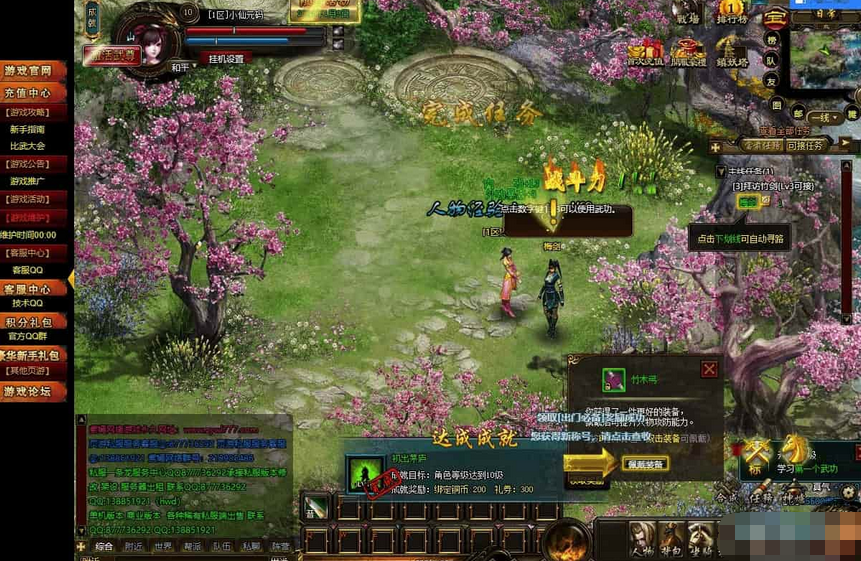
Task: Click the 佩戴装备 equip button
Action: click(x=645, y=464)
